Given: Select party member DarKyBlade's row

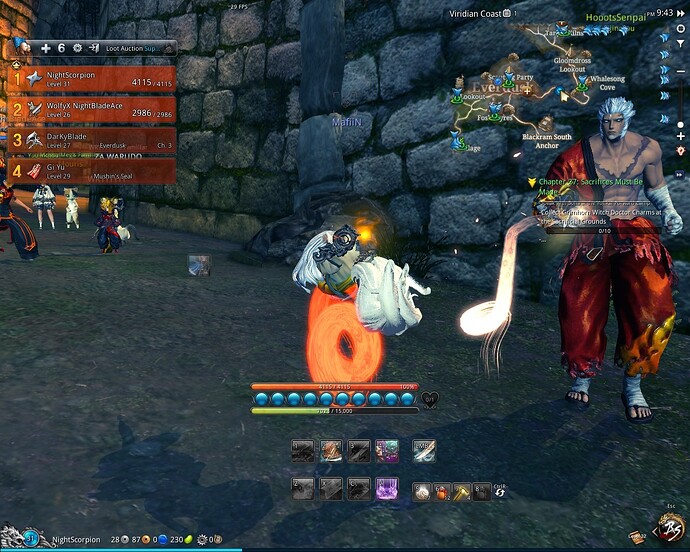Looking at the screenshot, I should (x=92, y=139).
